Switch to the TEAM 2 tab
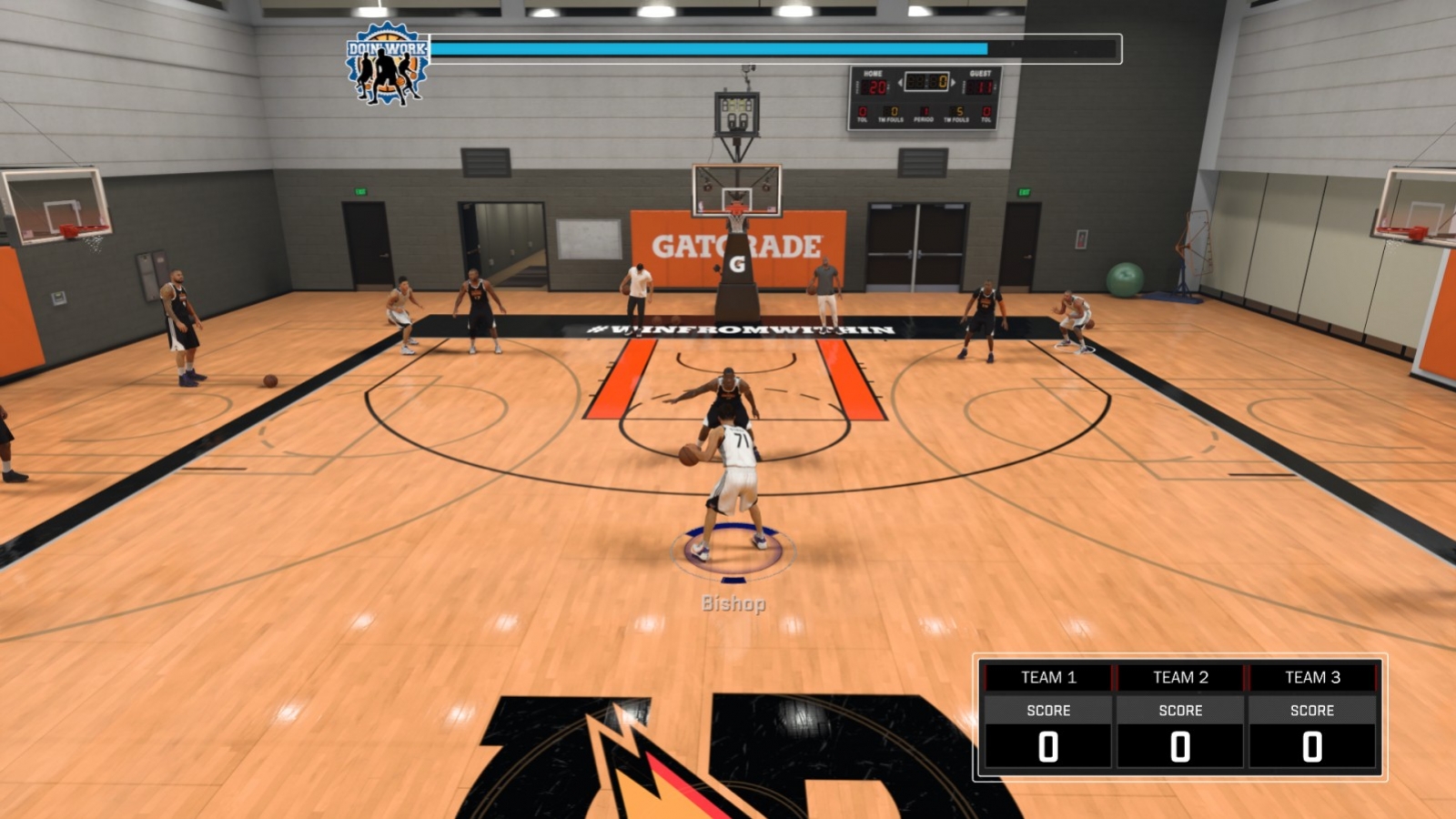Viewport: 1456px width, 819px height. 1181,677
